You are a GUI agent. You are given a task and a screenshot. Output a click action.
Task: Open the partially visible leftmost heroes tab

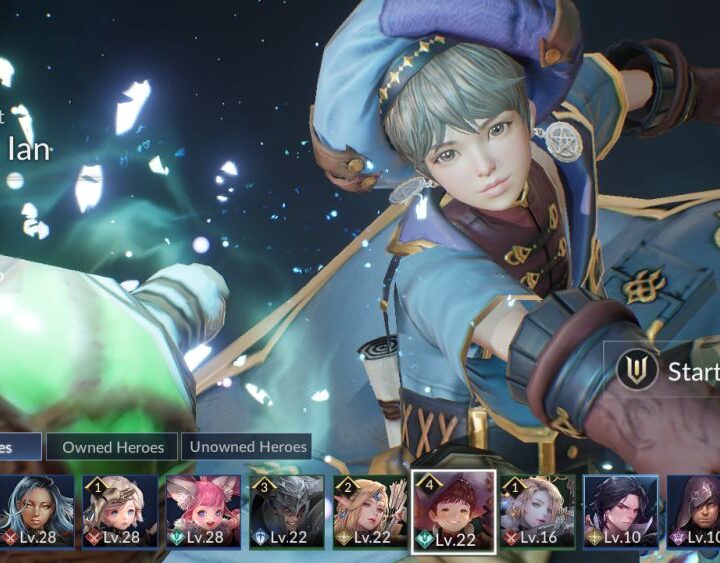[19, 447]
